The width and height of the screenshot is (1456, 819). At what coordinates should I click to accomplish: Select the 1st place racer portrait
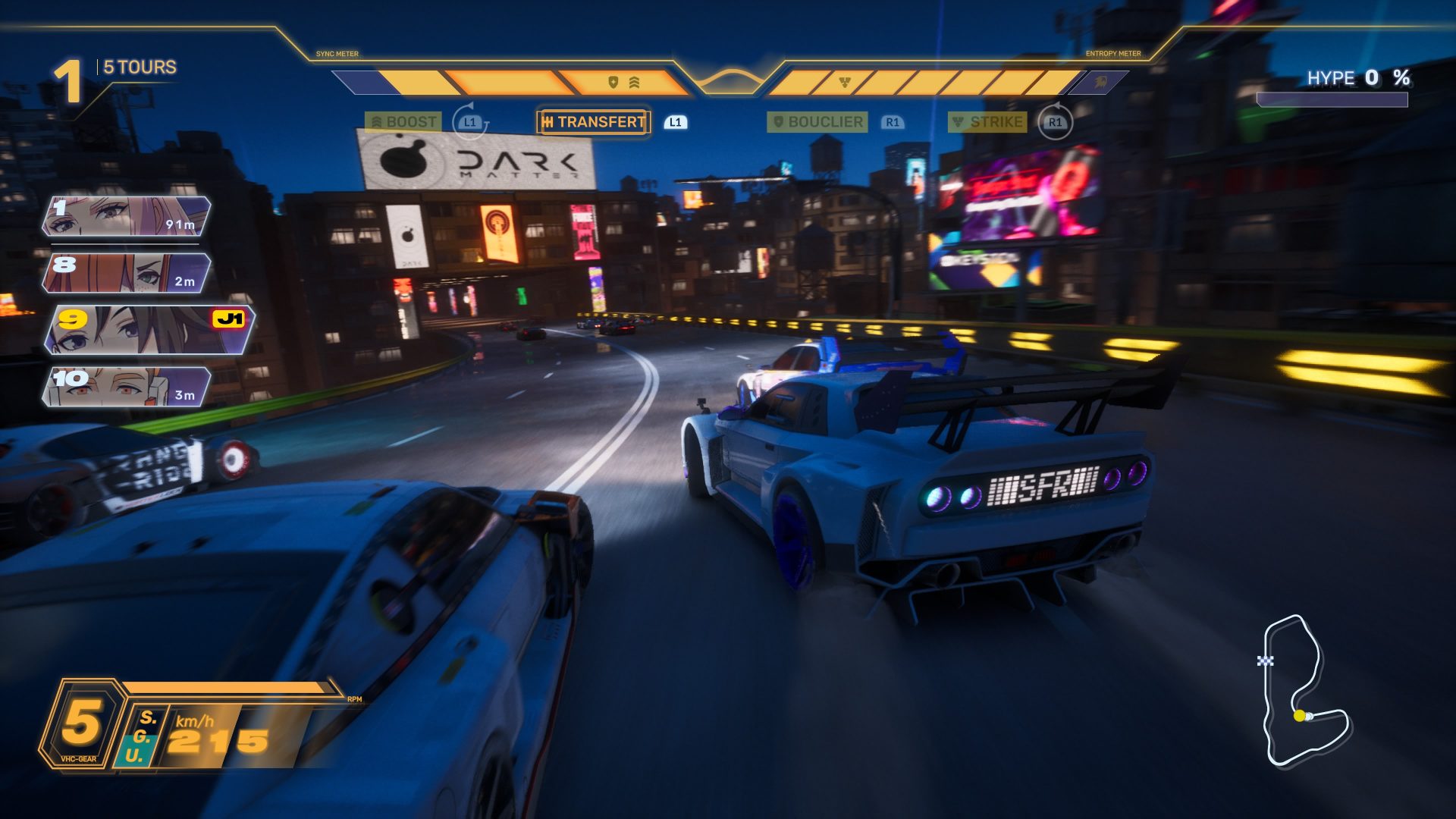tap(127, 216)
